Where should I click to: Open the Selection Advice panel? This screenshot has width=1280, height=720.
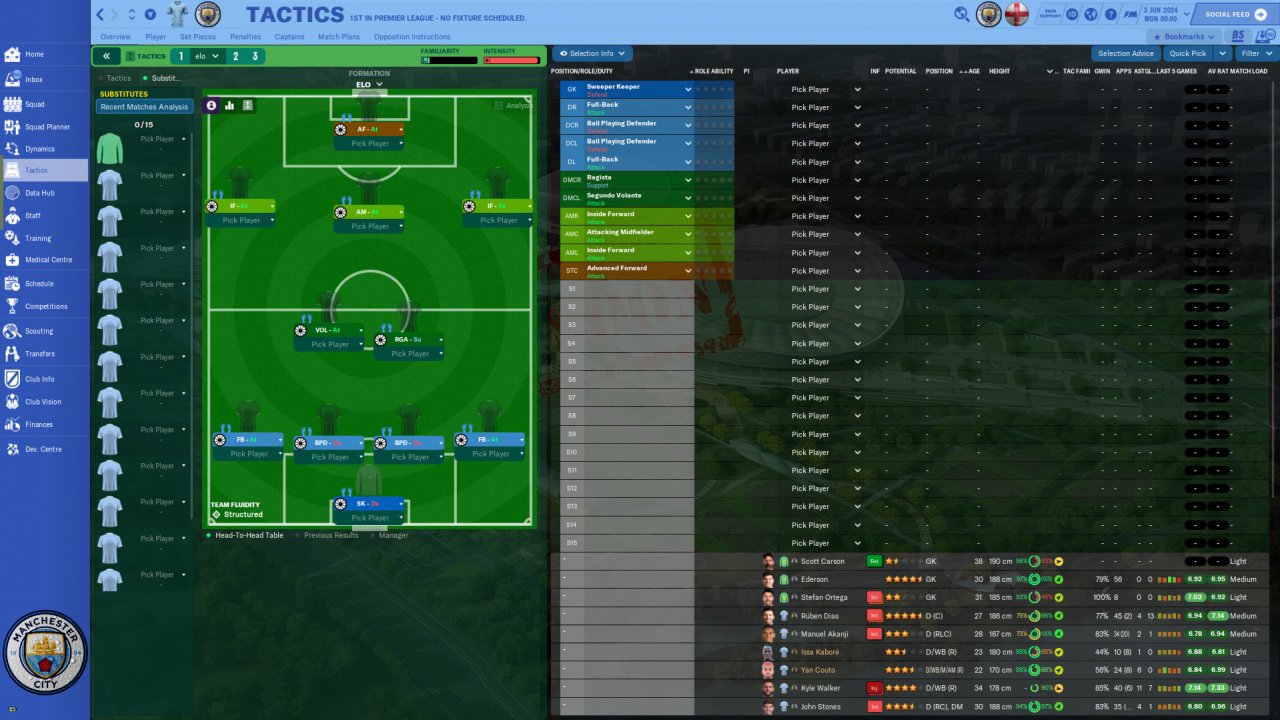[1125, 54]
